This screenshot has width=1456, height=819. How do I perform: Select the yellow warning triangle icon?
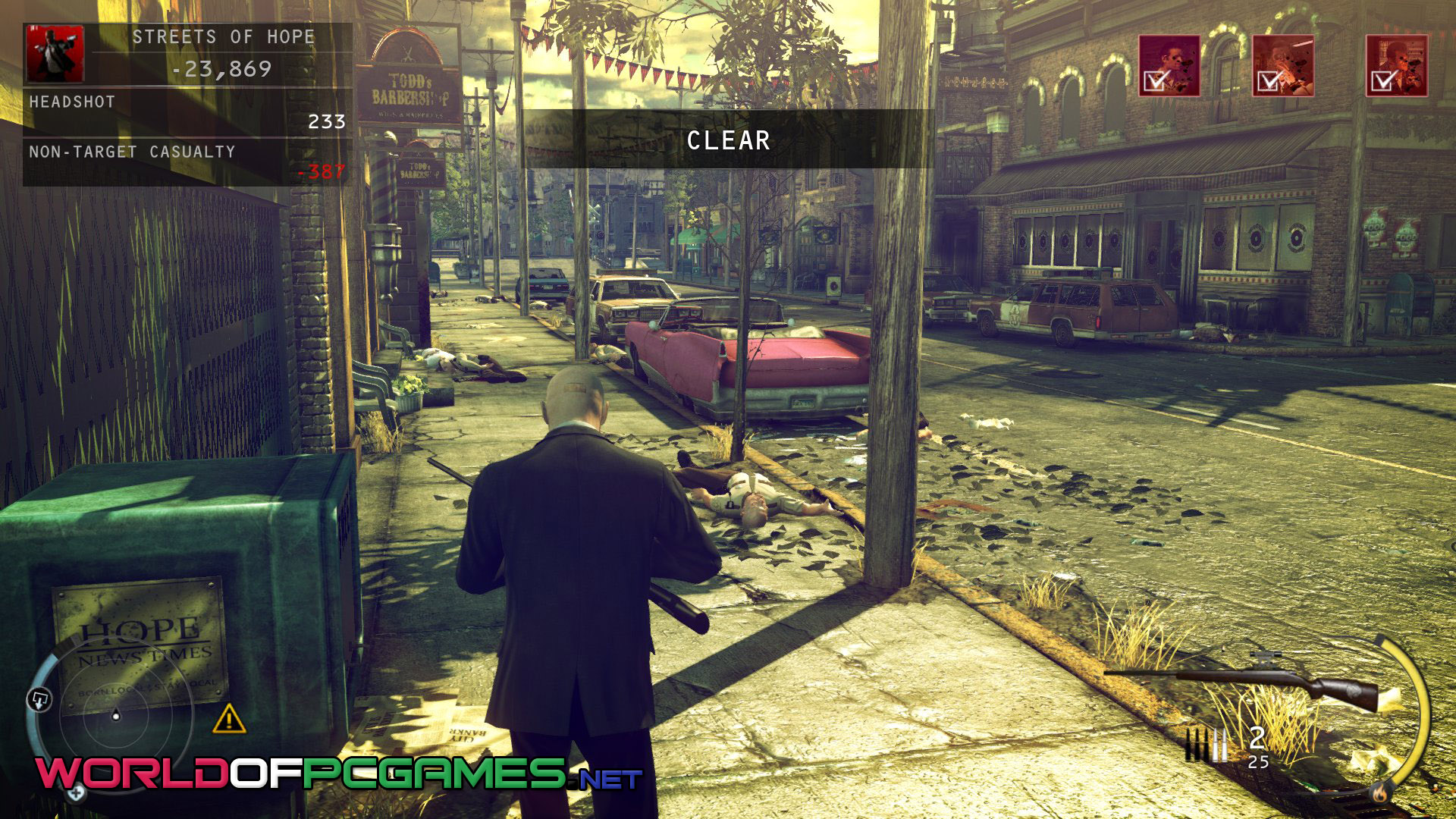pyautogui.click(x=228, y=719)
